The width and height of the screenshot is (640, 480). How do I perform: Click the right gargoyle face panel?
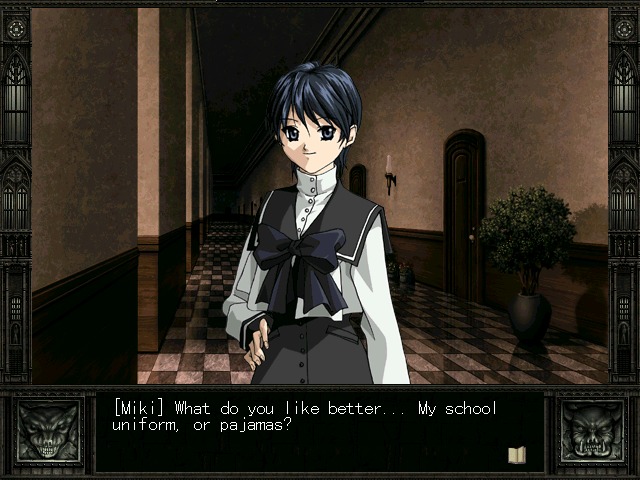(x=591, y=432)
